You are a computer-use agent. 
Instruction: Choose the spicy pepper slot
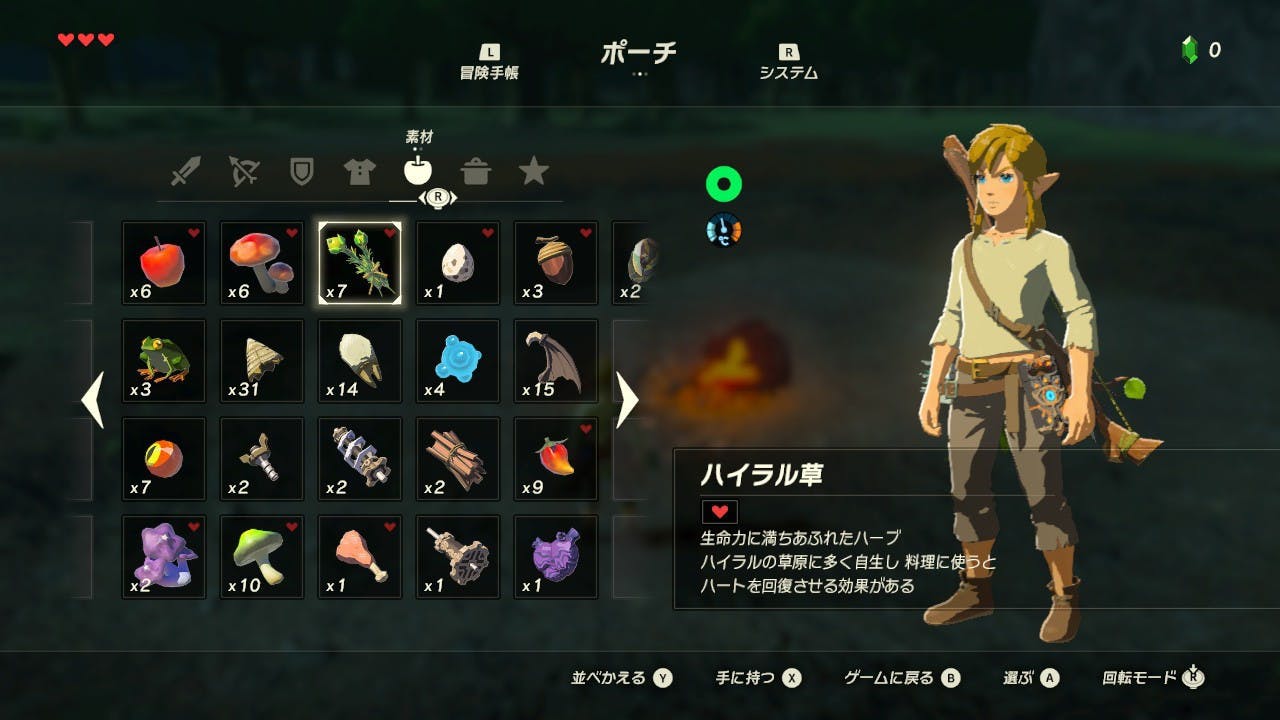[x=556, y=459]
